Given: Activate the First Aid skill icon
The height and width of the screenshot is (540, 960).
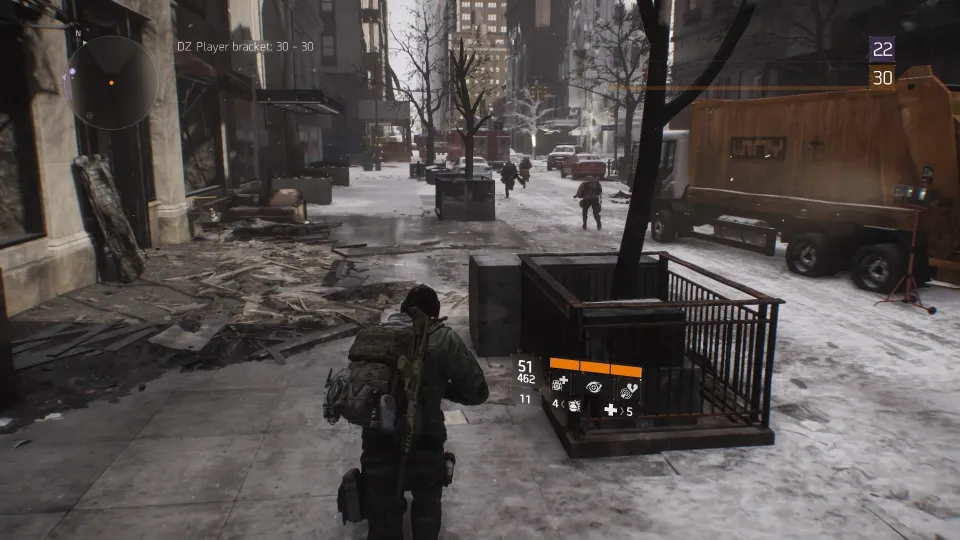Looking at the screenshot, I should point(562,384).
